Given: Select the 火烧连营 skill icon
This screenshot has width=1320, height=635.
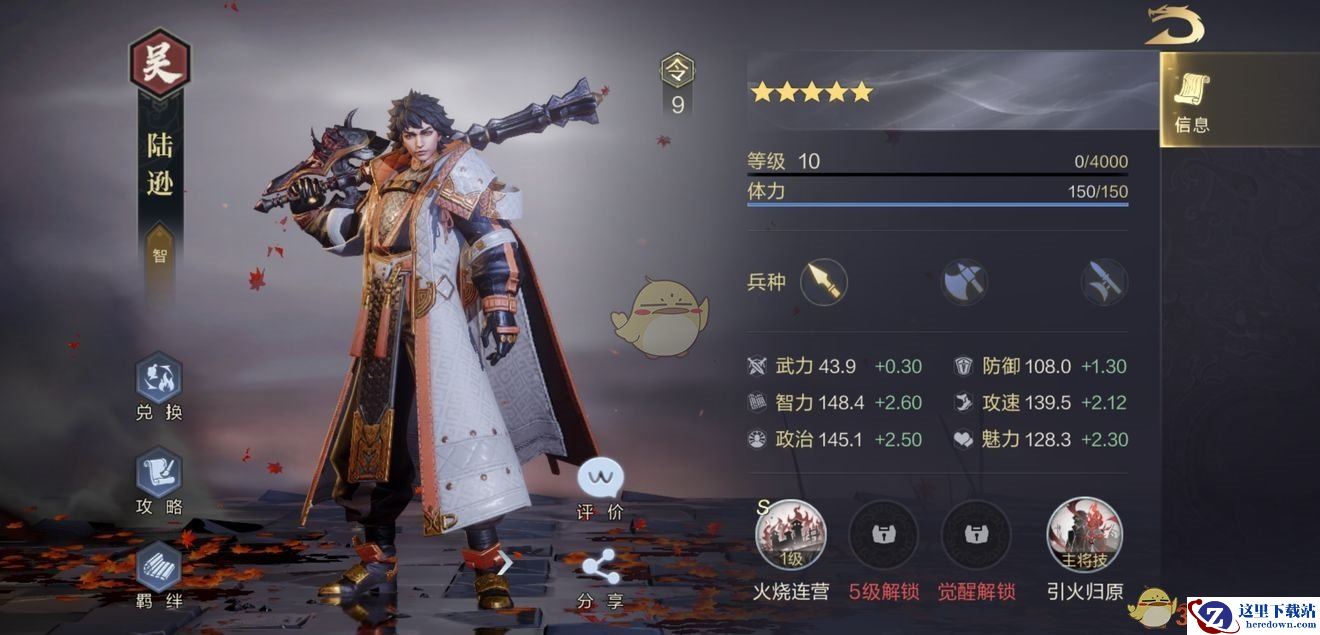Looking at the screenshot, I should [x=790, y=535].
